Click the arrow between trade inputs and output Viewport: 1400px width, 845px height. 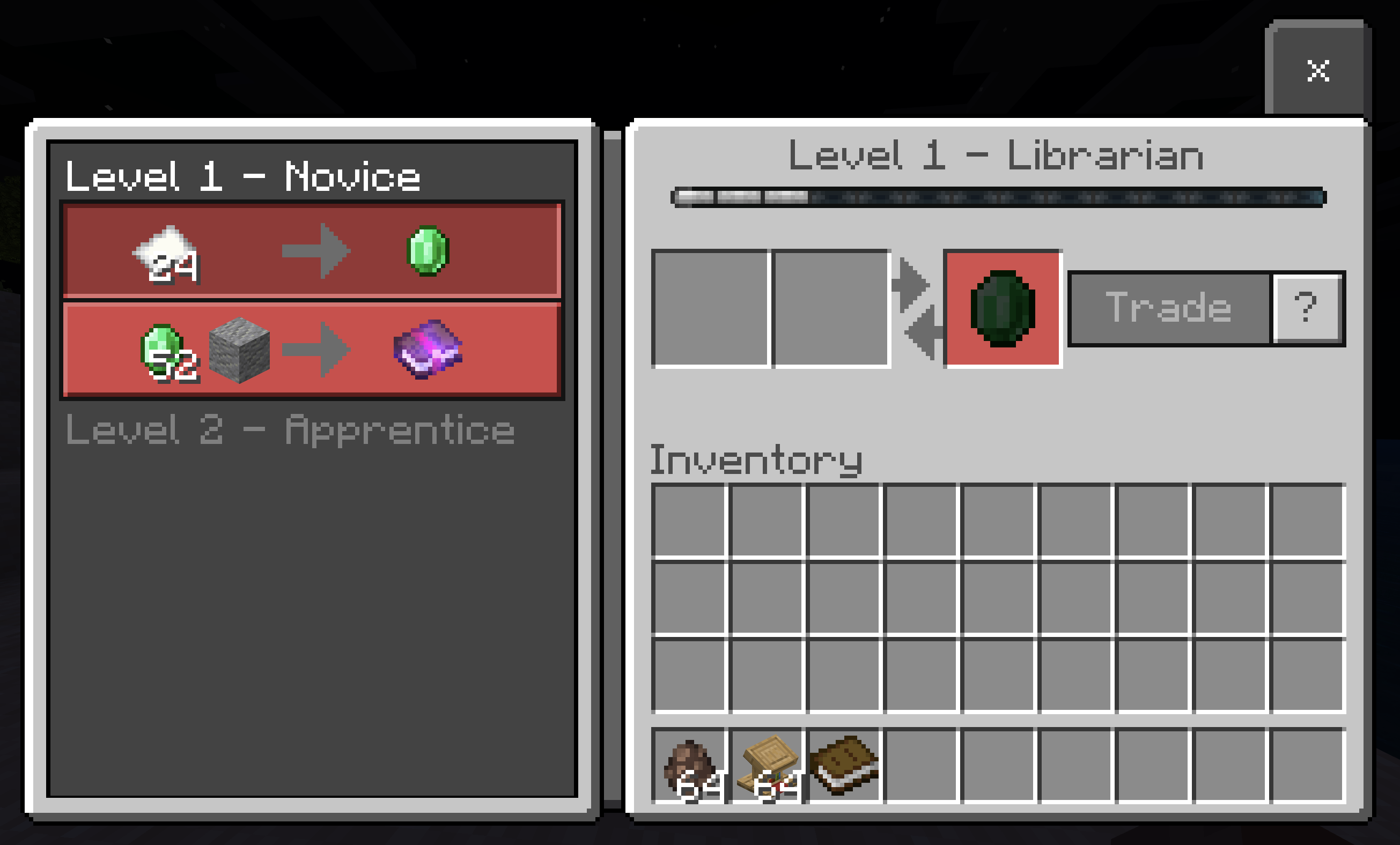(912, 309)
